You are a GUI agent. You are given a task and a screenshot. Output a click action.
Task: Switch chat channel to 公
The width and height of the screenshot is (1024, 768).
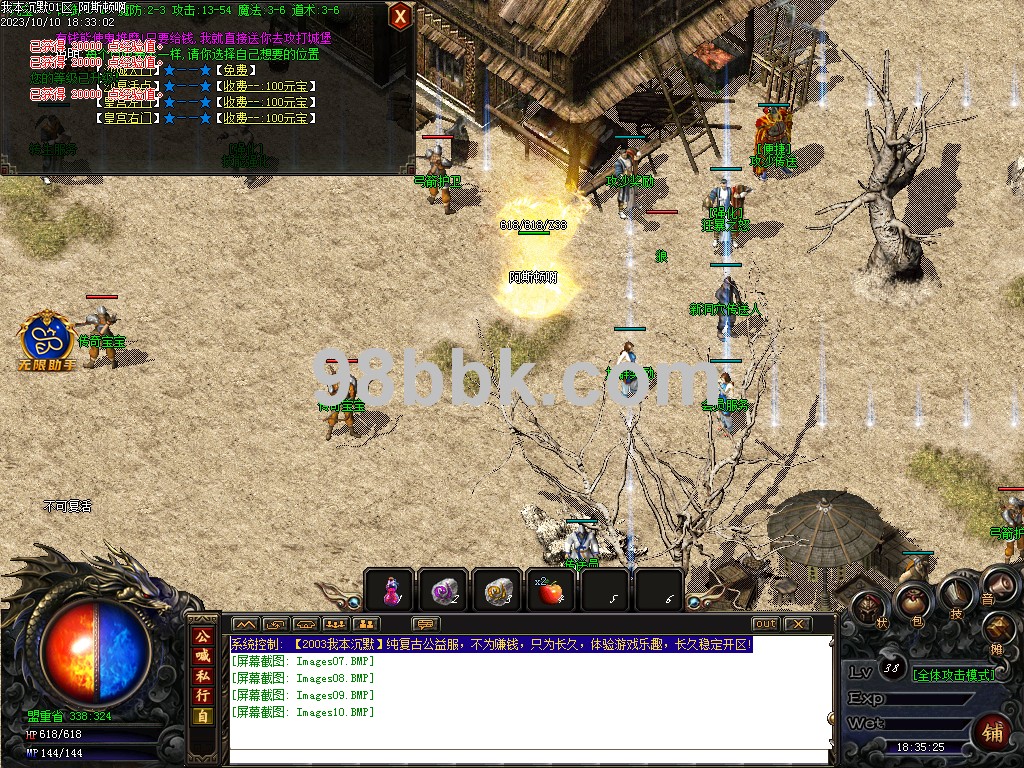tap(203, 636)
